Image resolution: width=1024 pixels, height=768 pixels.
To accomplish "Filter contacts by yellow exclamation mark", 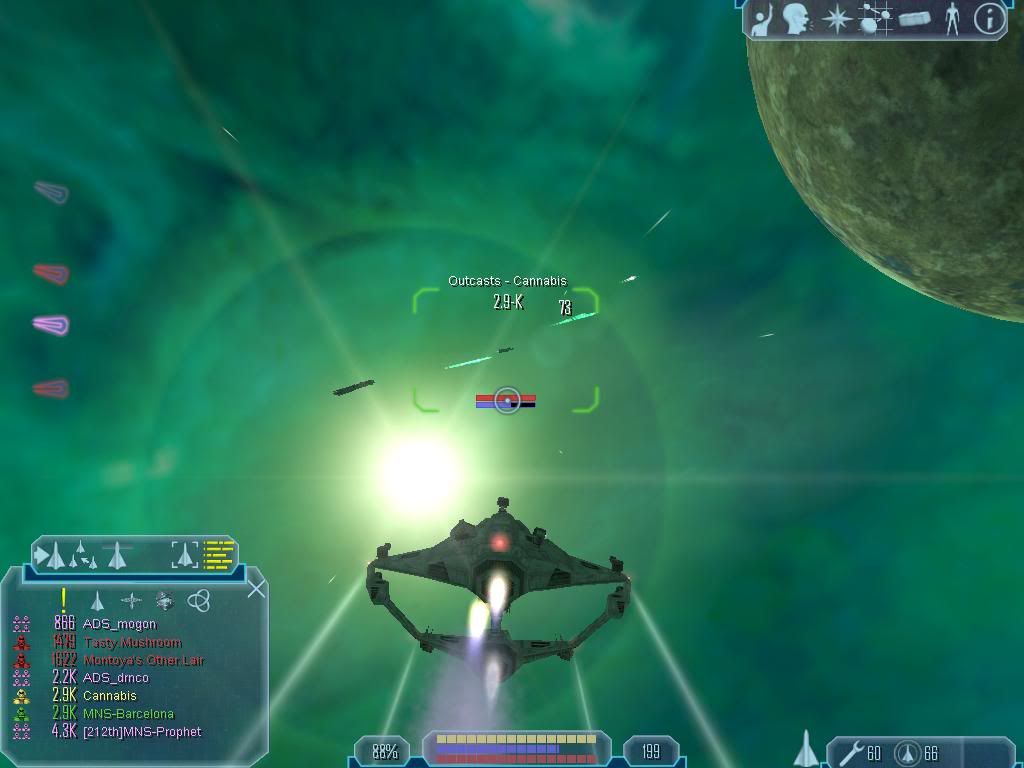I will 63,600.
